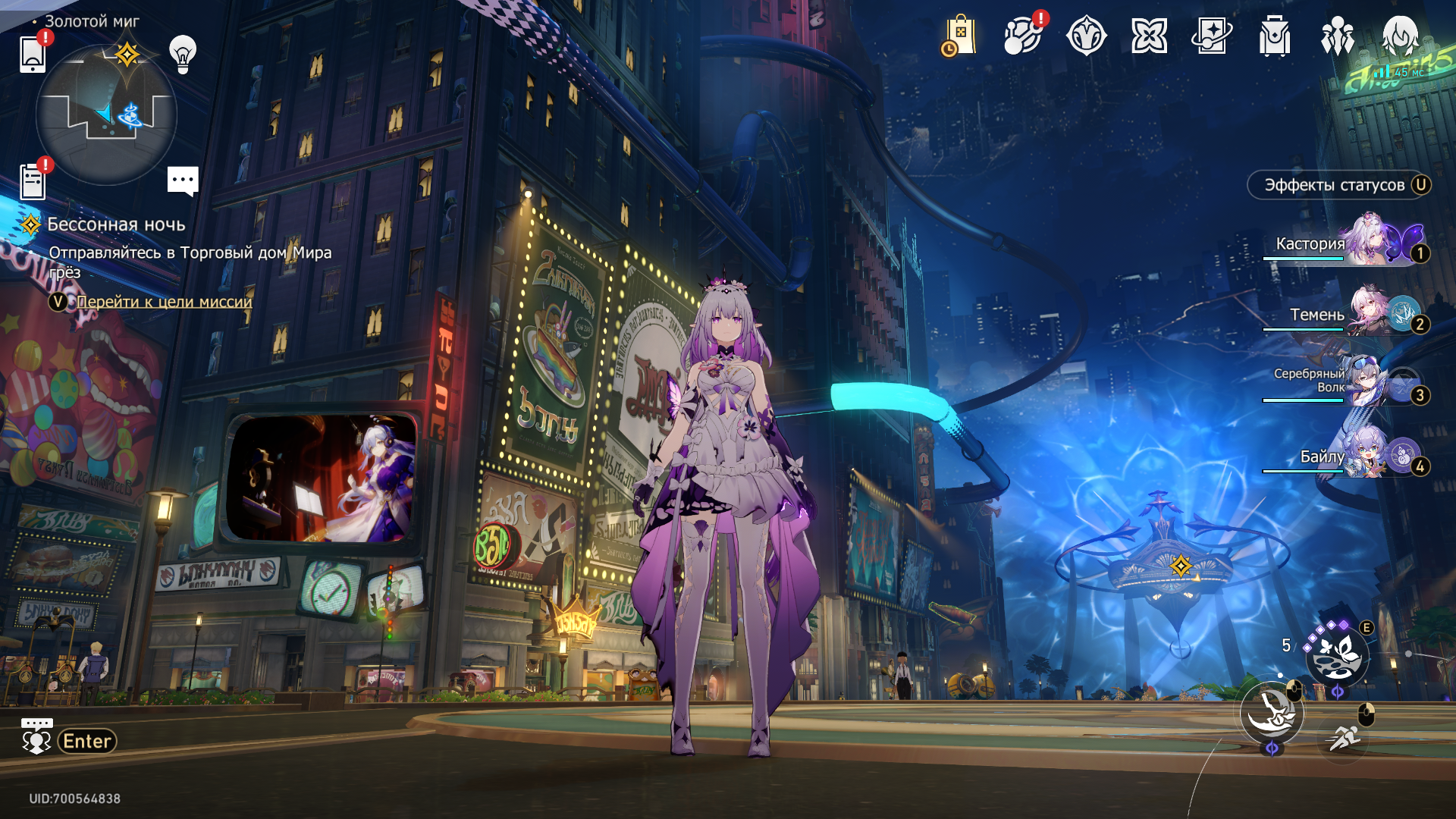Open the phone menu icon
Viewport: 1456px width, 819px height.
point(33,54)
